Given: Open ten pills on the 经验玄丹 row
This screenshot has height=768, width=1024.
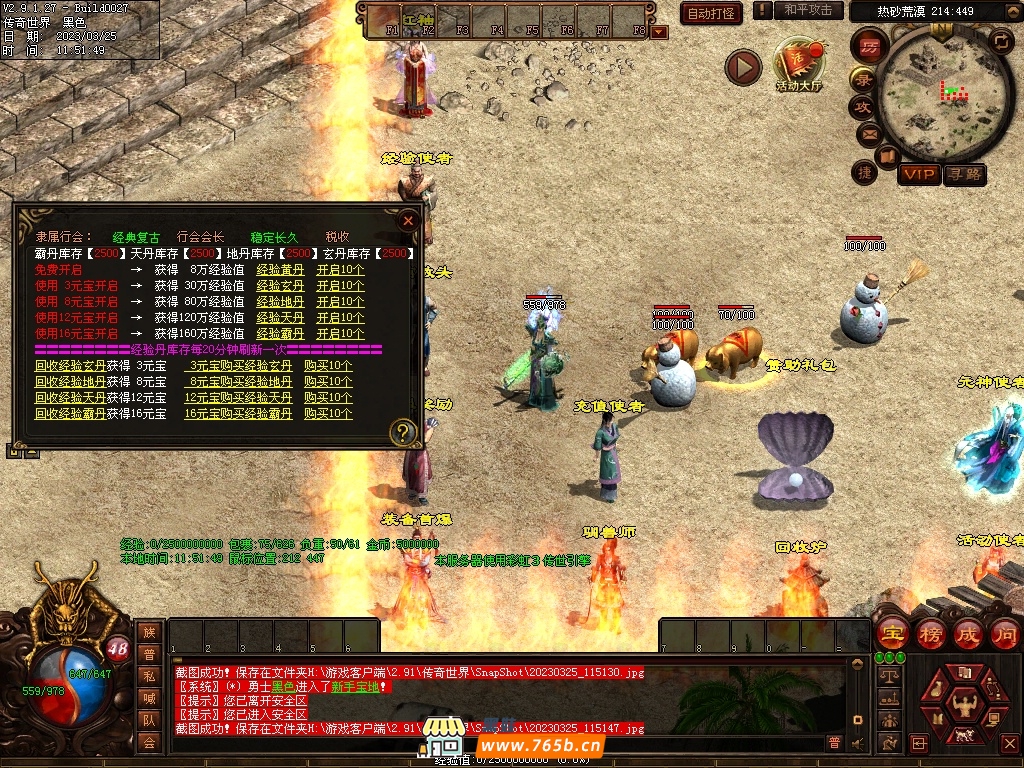Looking at the screenshot, I should pos(340,286).
